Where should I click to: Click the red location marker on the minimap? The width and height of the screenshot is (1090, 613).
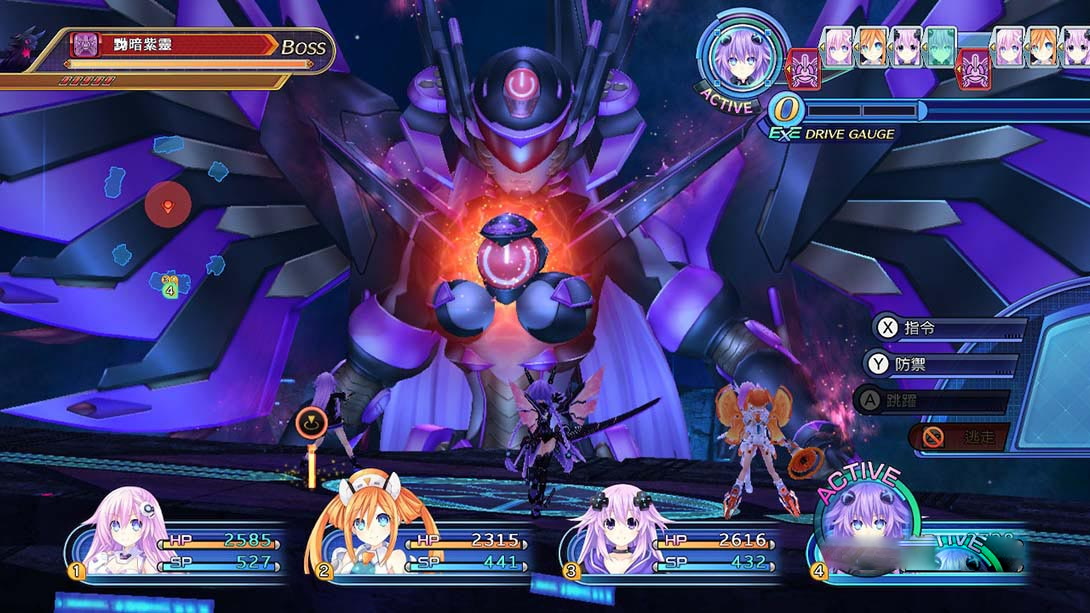pos(167,207)
